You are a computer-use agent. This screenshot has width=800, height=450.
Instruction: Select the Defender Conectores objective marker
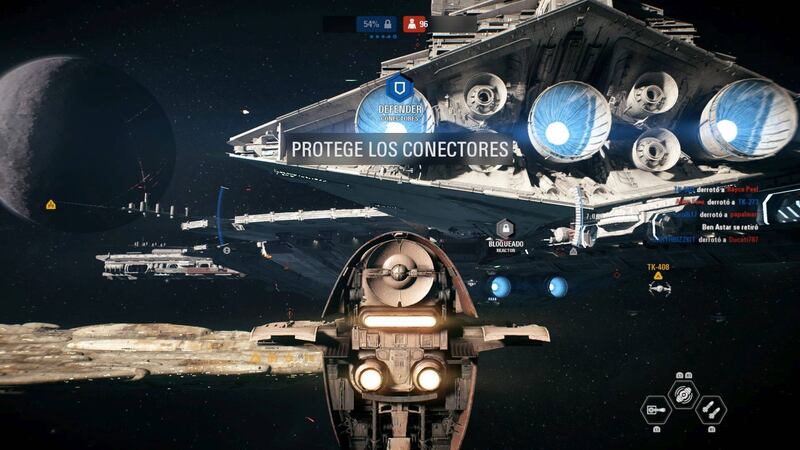(399, 87)
